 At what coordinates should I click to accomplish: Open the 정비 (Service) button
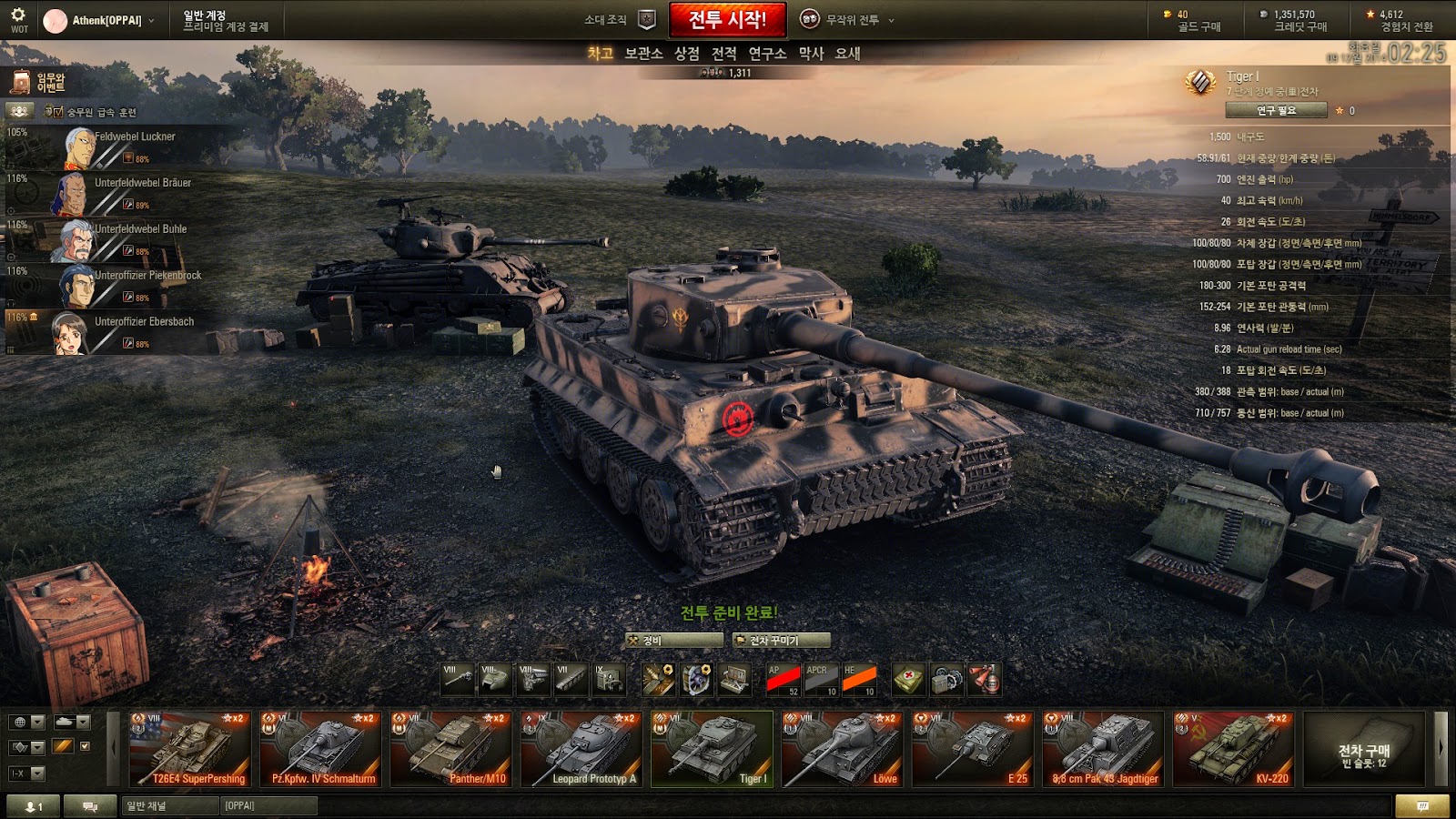click(673, 641)
